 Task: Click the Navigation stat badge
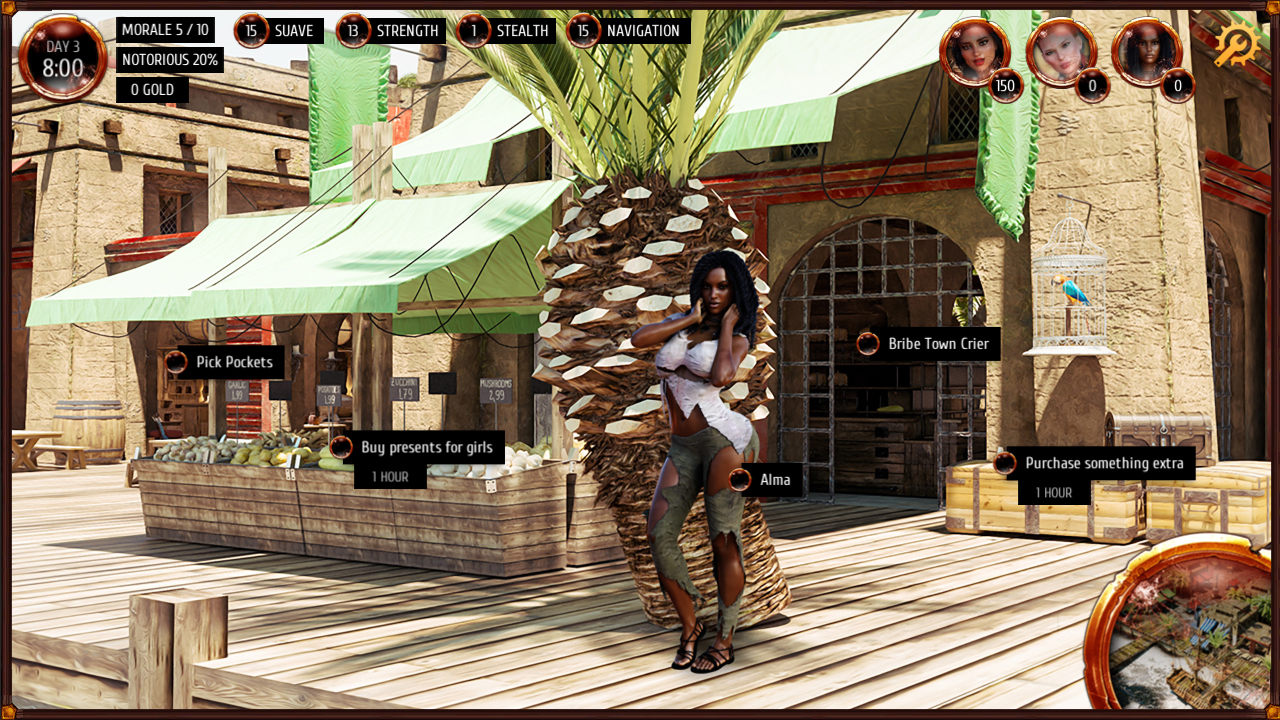coord(627,31)
